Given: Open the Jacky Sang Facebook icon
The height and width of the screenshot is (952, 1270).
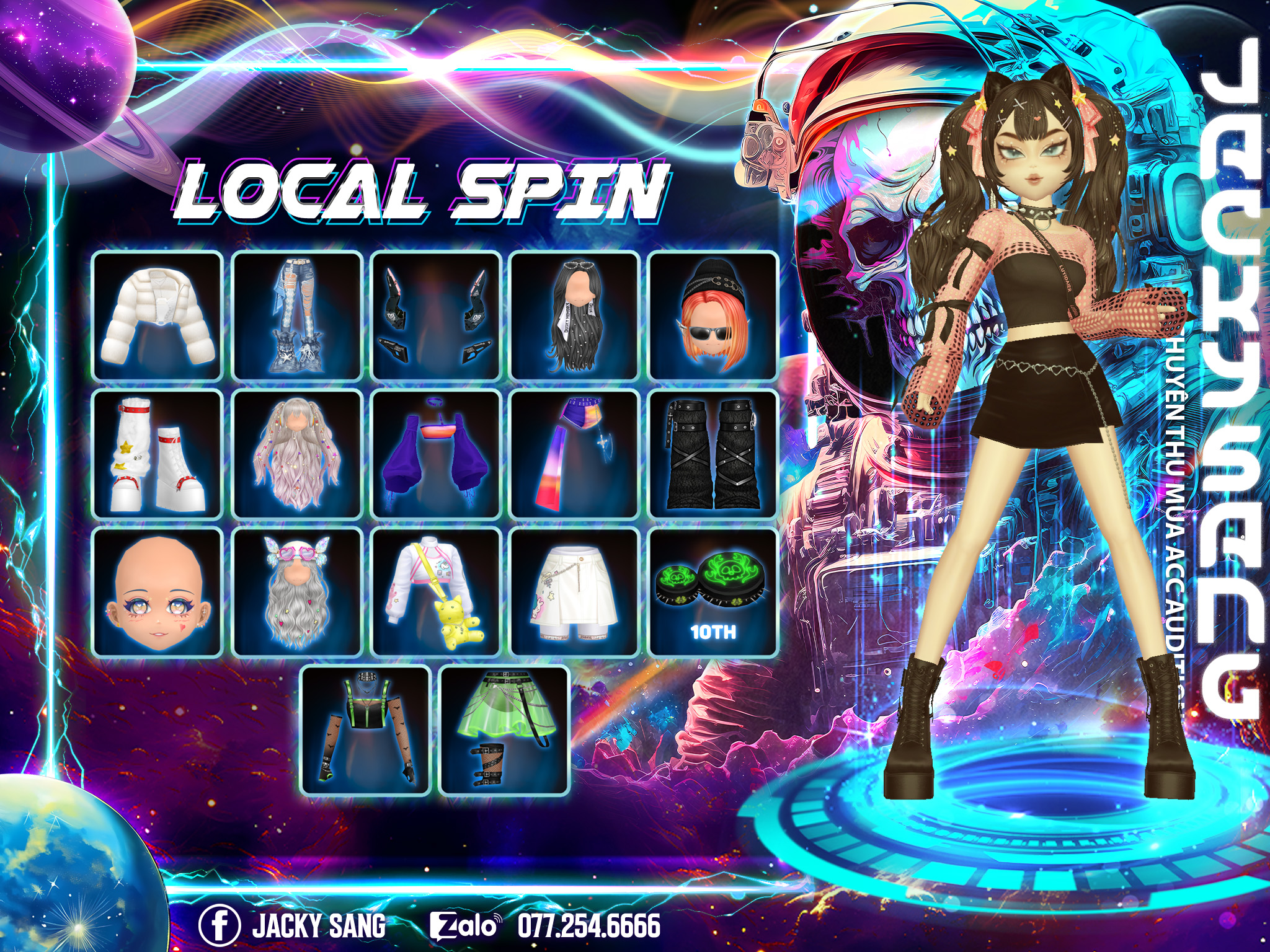Looking at the screenshot, I should point(220,925).
